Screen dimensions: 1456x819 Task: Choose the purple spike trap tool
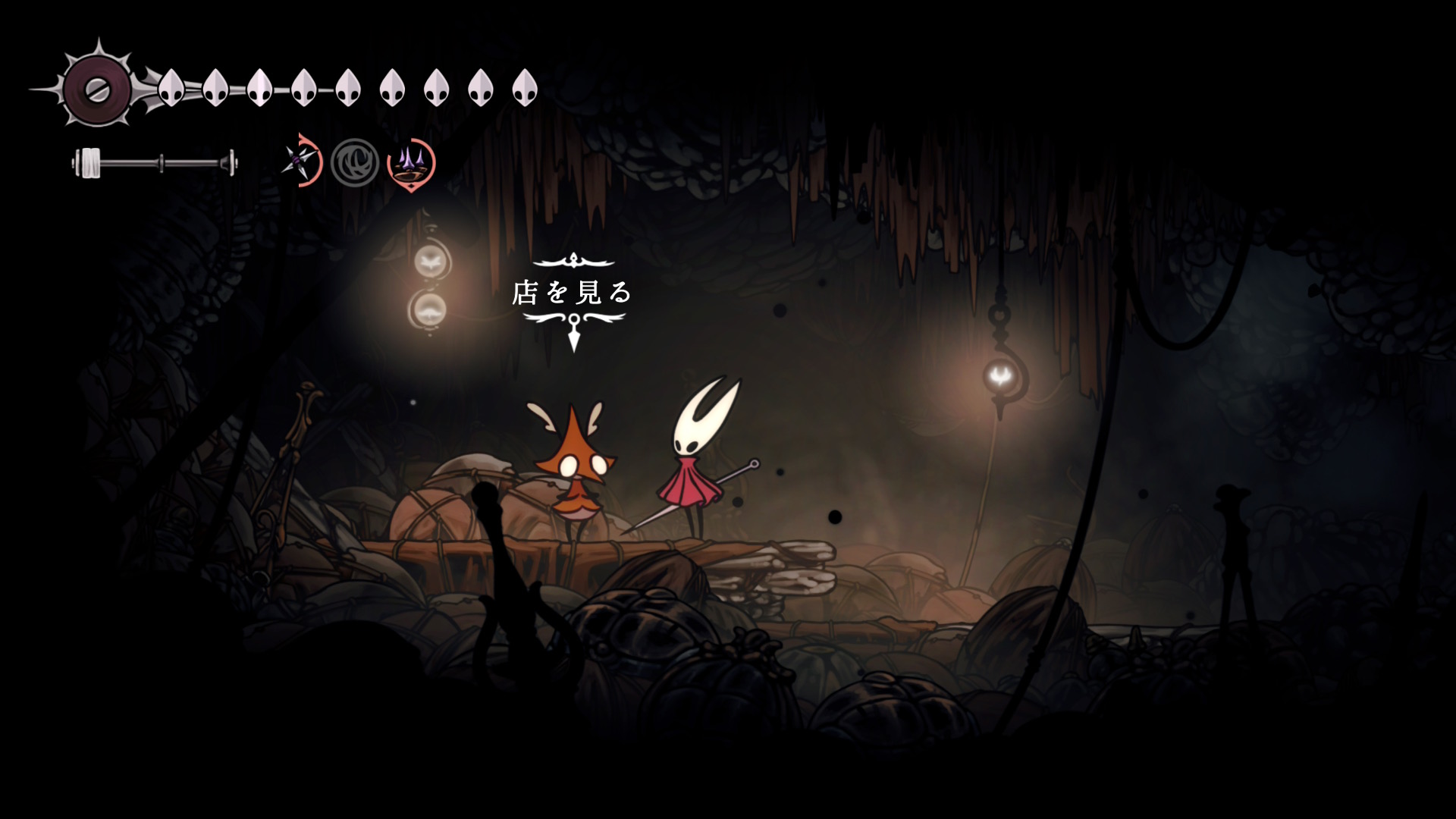pos(411,162)
